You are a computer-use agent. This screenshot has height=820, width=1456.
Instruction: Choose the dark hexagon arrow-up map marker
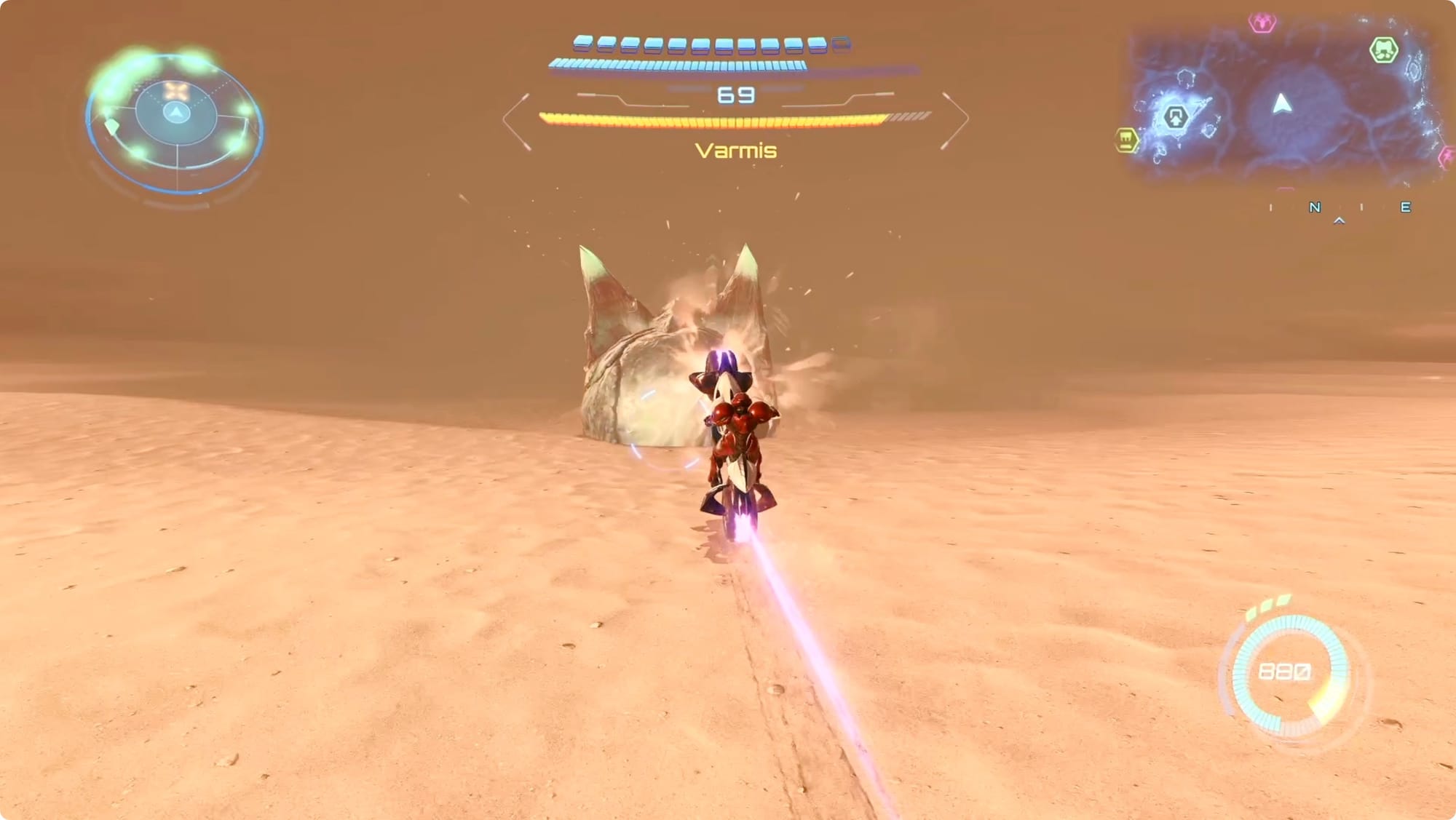click(1175, 116)
